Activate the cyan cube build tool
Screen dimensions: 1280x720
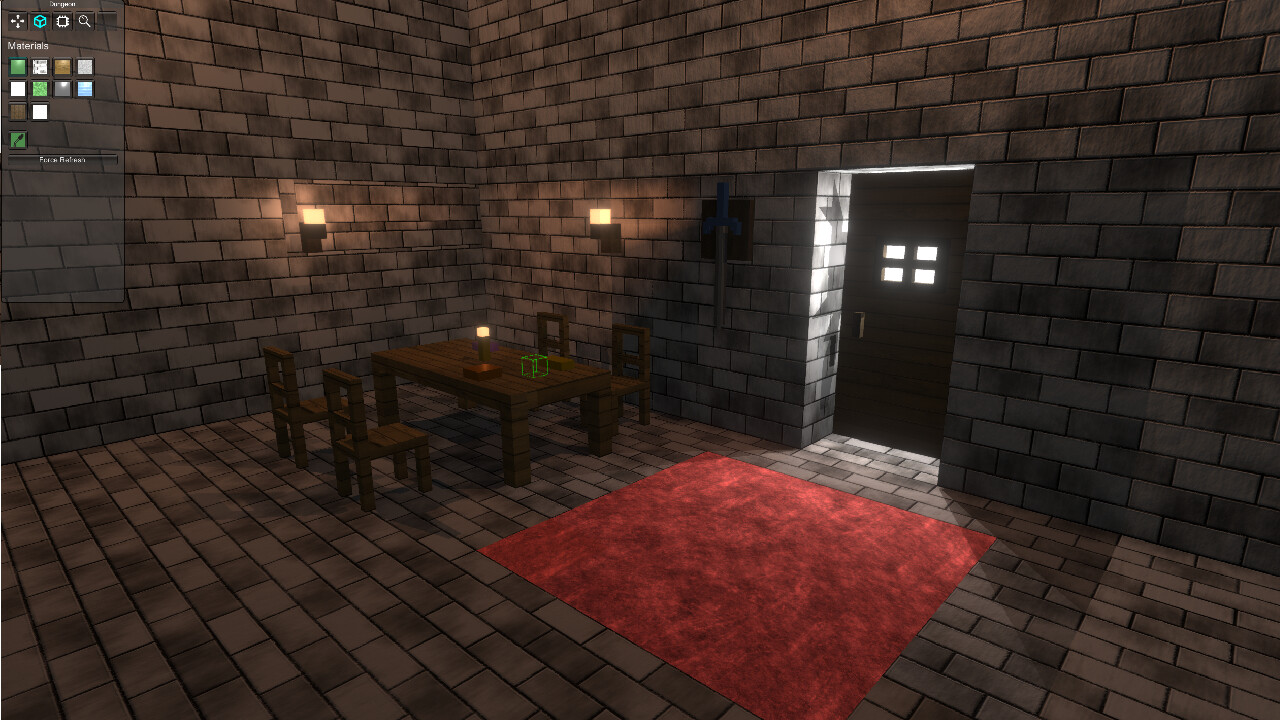(40, 20)
